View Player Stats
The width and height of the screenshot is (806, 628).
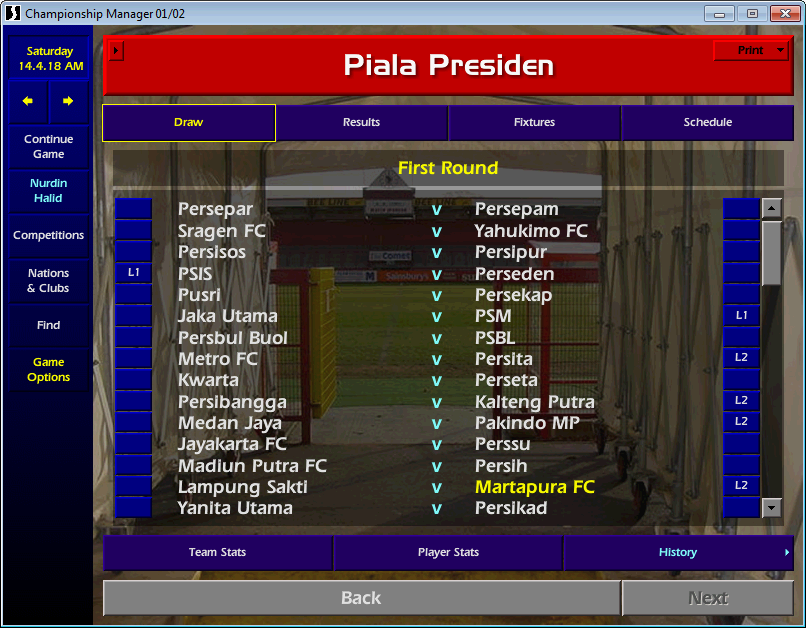(448, 553)
